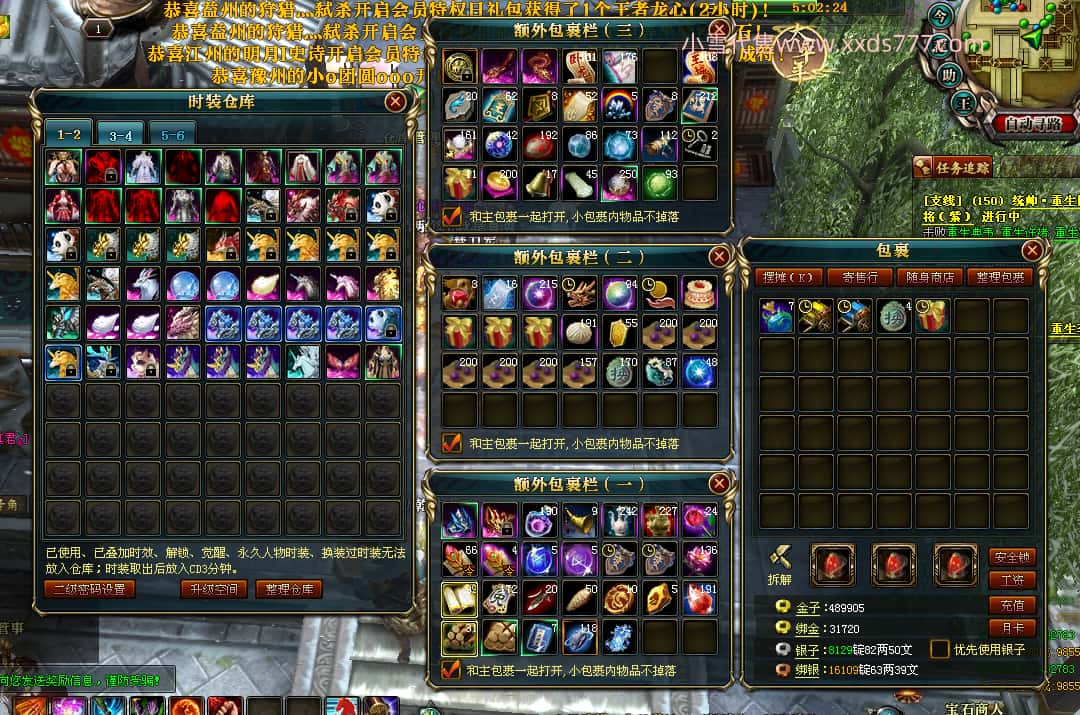Close the 额外包裹栏(三) extra bag window
The height and width of the screenshot is (715, 1080).
coord(719,30)
